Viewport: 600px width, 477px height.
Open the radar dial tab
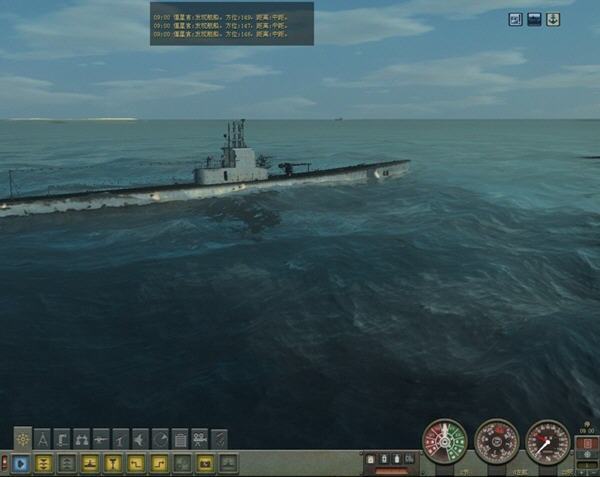[160, 439]
